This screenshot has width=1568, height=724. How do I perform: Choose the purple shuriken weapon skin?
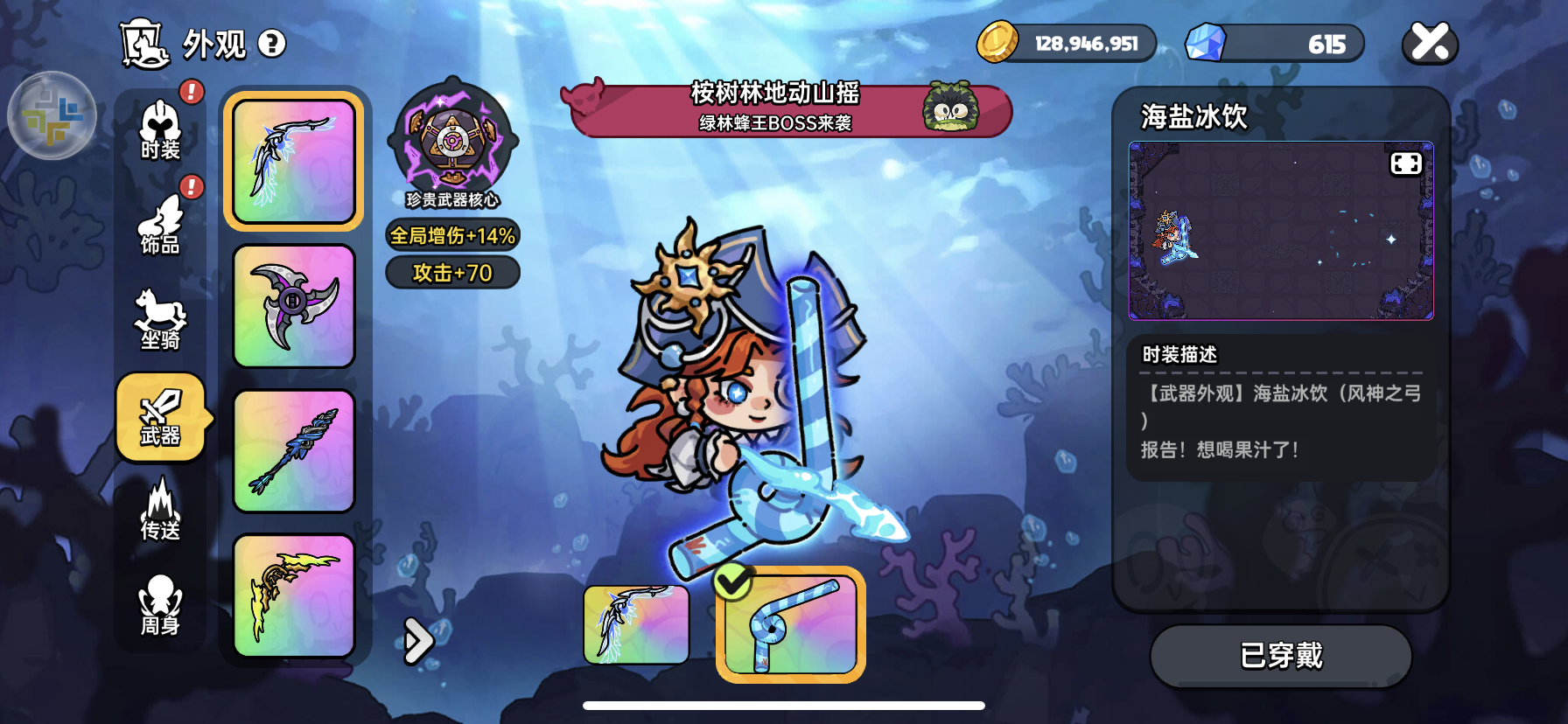click(x=294, y=306)
